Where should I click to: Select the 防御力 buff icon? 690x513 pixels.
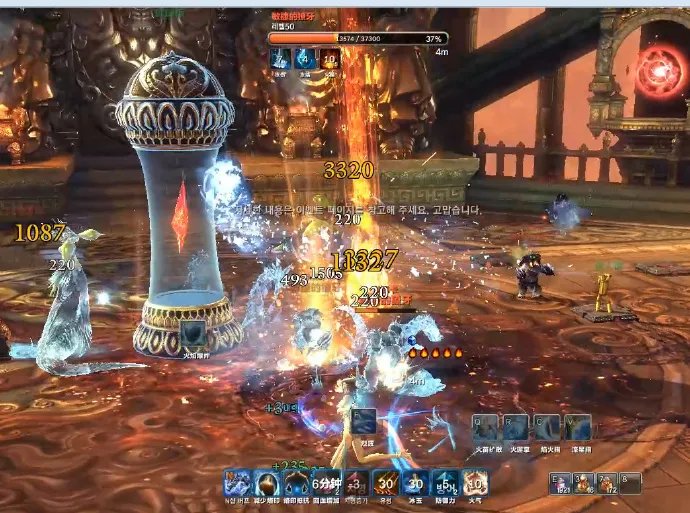[x=446, y=482]
